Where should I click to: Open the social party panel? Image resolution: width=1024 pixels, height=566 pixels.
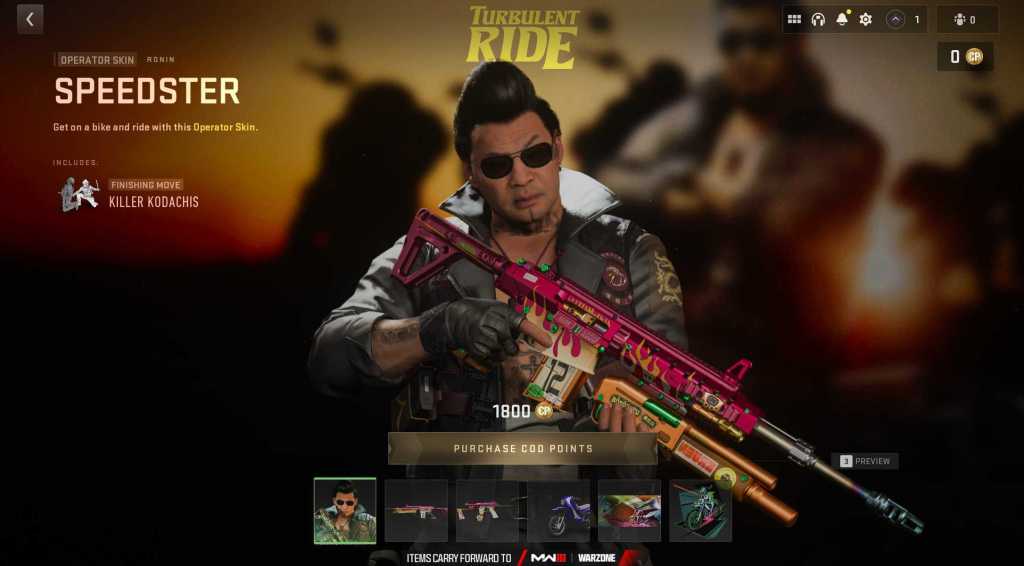point(966,19)
